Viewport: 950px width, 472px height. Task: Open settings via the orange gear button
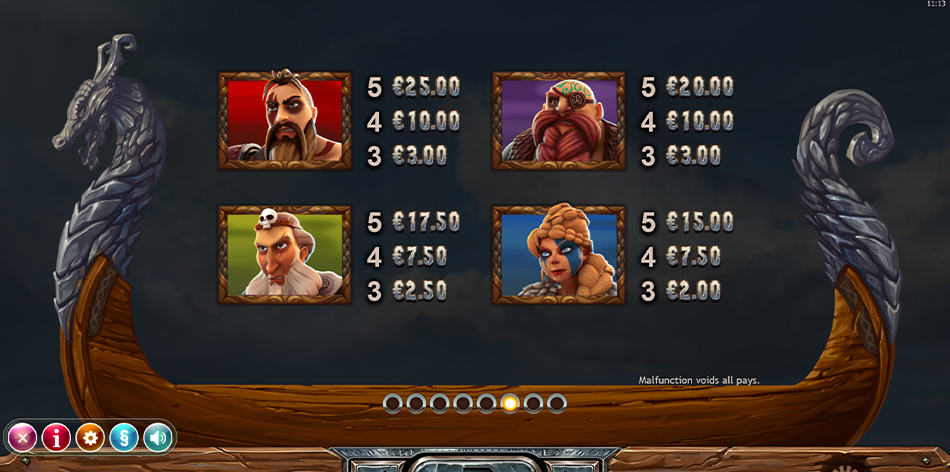click(90, 437)
